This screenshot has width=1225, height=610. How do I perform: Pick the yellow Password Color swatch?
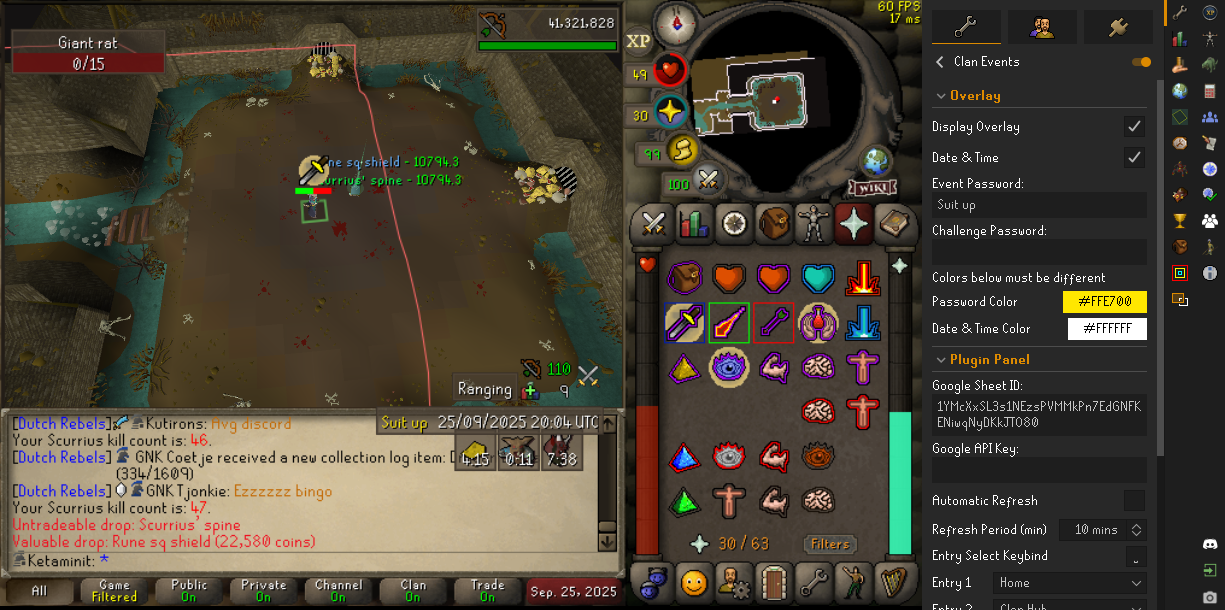1104,302
